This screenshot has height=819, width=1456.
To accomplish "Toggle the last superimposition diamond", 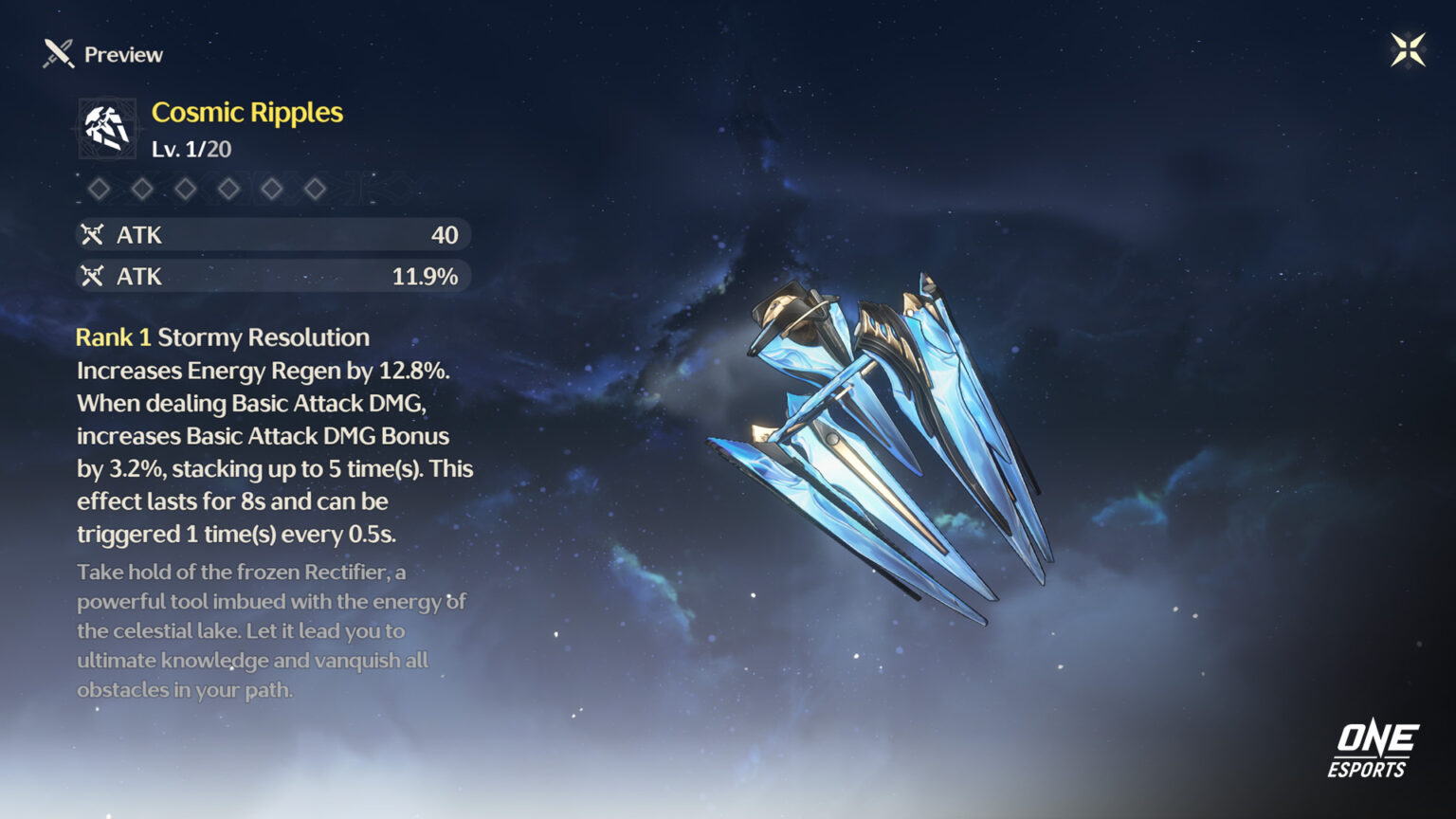I will point(316,188).
